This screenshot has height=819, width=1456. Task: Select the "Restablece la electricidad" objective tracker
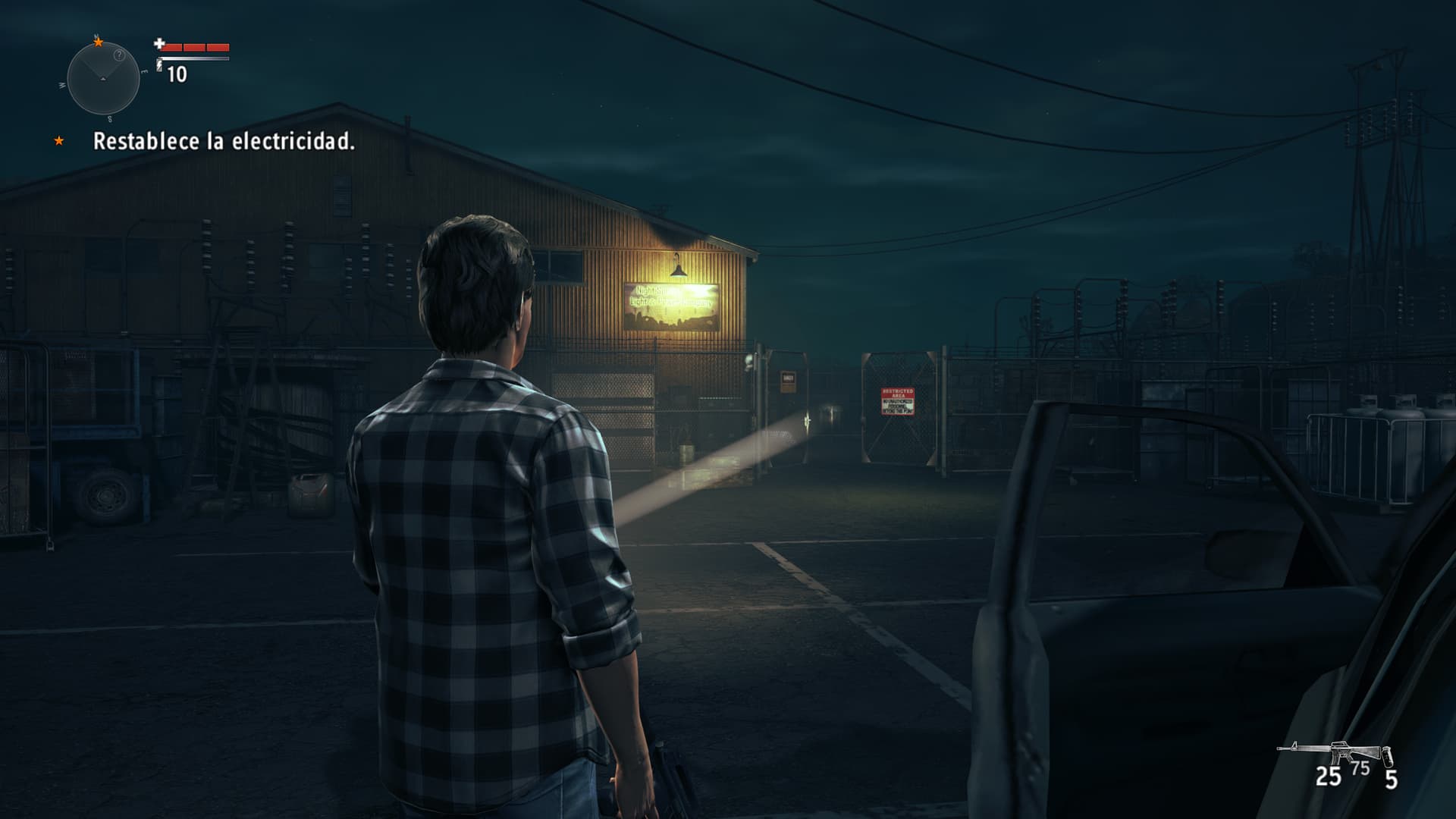(224, 141)
